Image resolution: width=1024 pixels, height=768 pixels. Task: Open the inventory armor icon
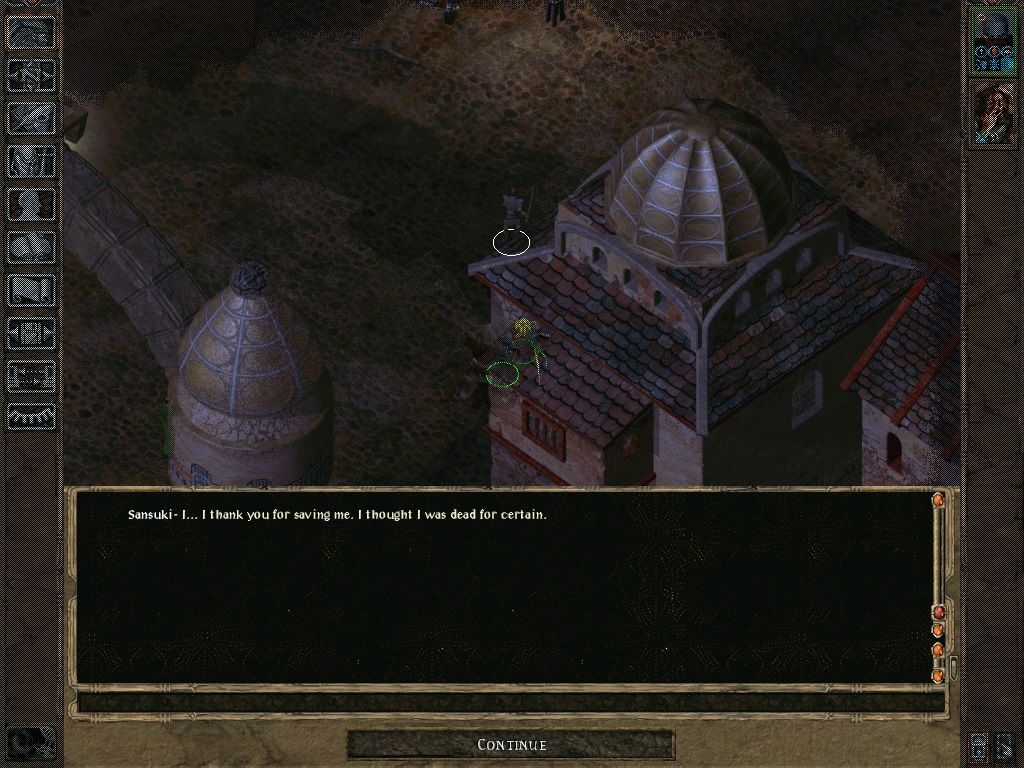(x=32, y=161)
